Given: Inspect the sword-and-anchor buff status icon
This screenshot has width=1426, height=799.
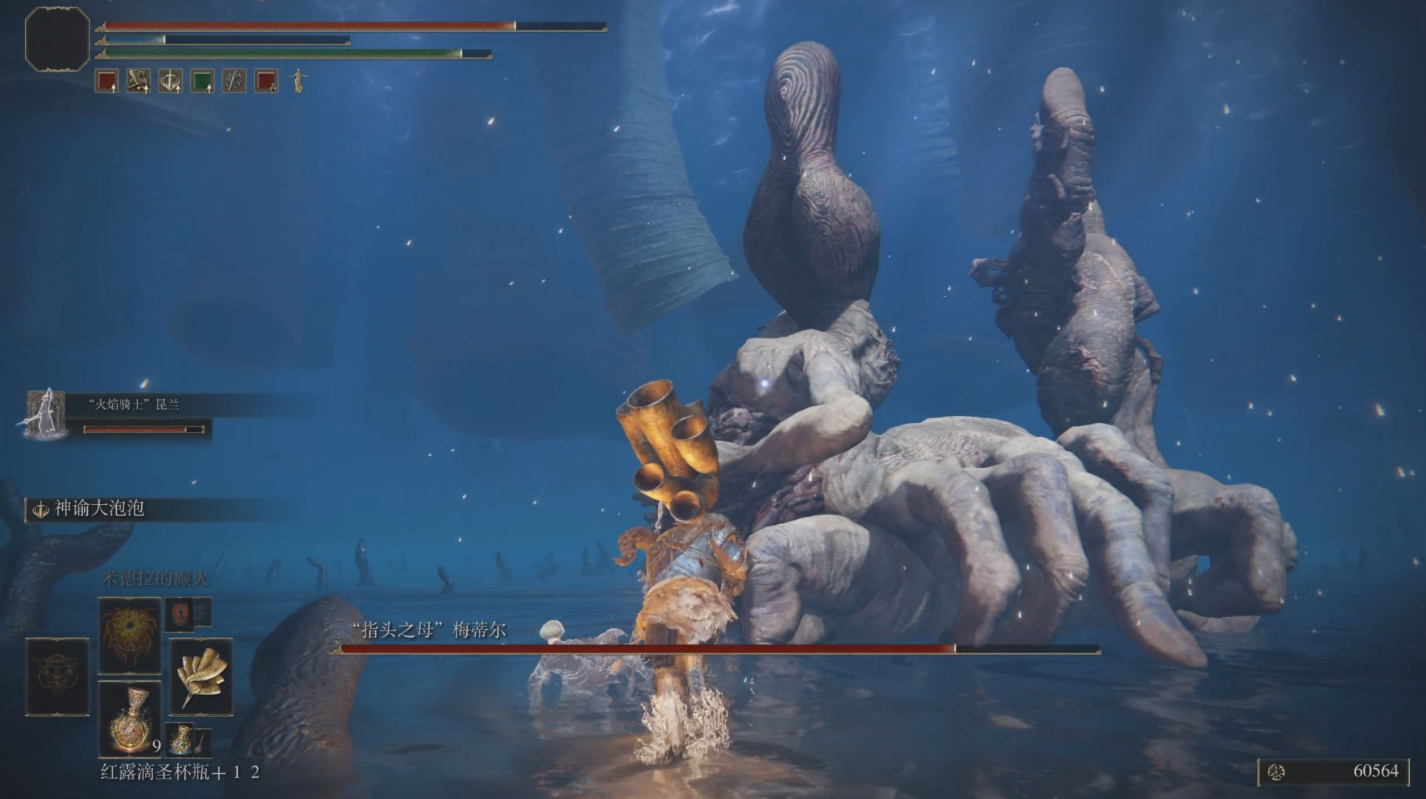Looking at the screenshot, I should 170,81.
